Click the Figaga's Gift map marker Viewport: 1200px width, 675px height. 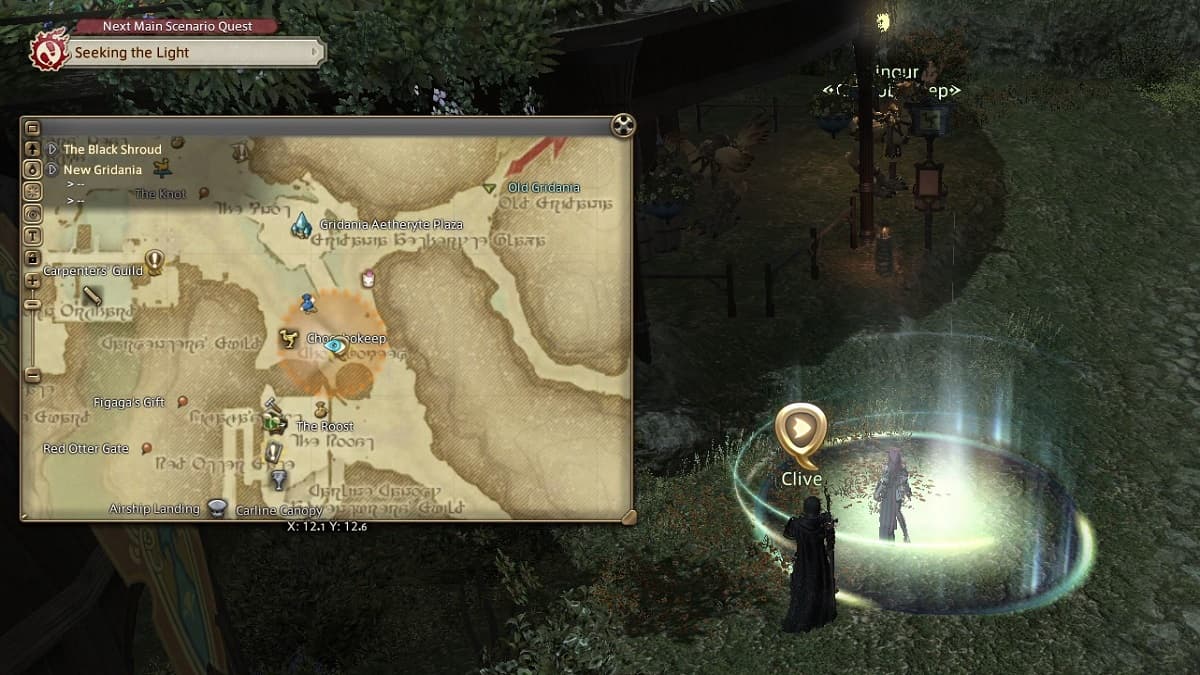coord(182,402)
